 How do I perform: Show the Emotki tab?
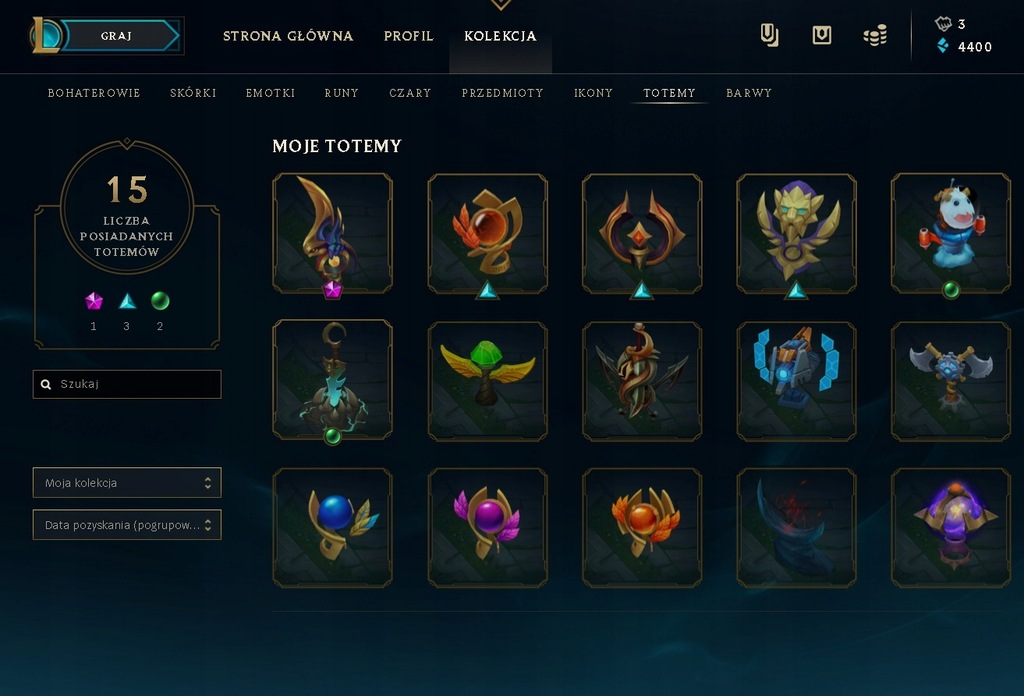coord(270,93)
